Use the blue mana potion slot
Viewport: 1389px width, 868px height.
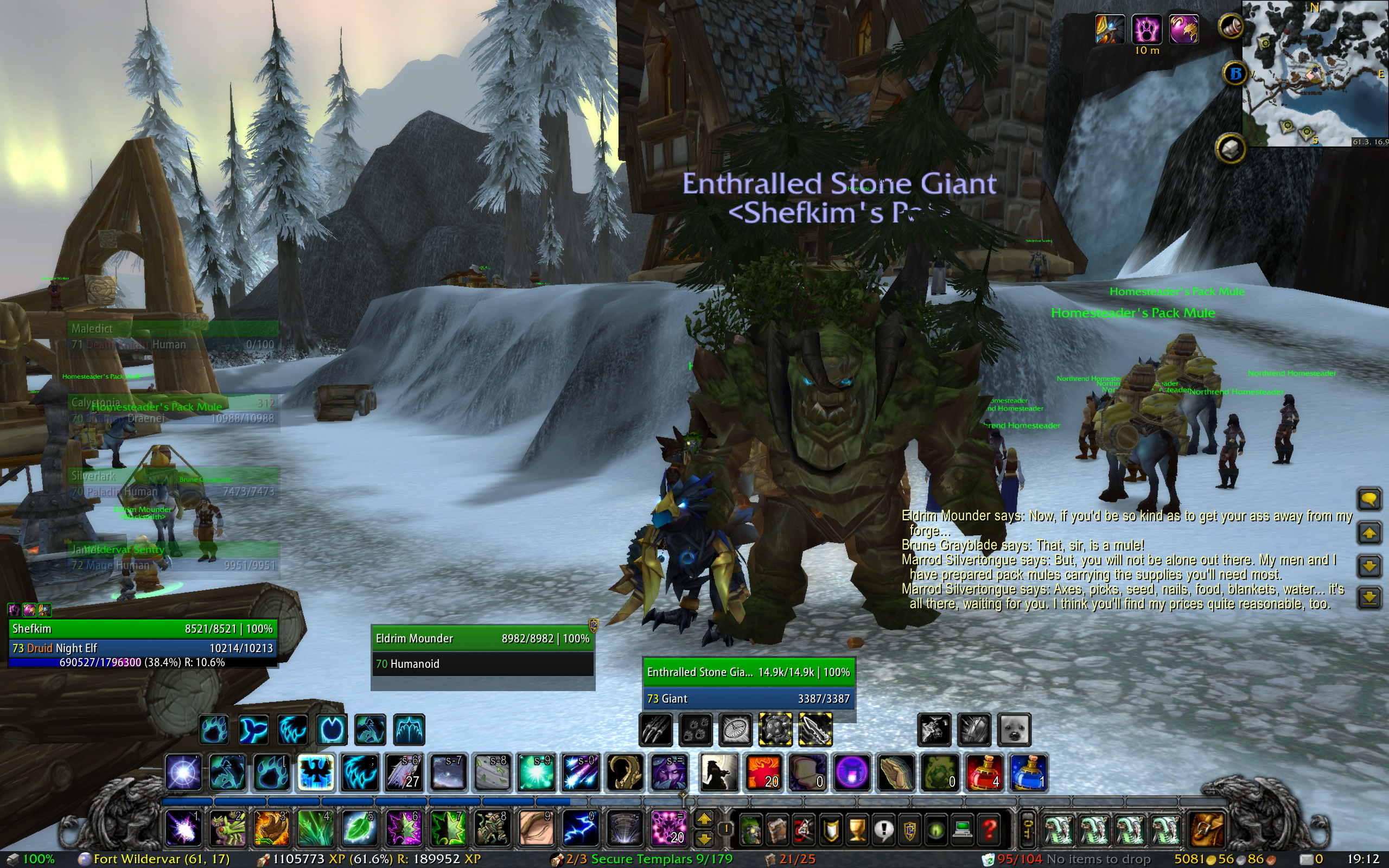[1029, 773]
